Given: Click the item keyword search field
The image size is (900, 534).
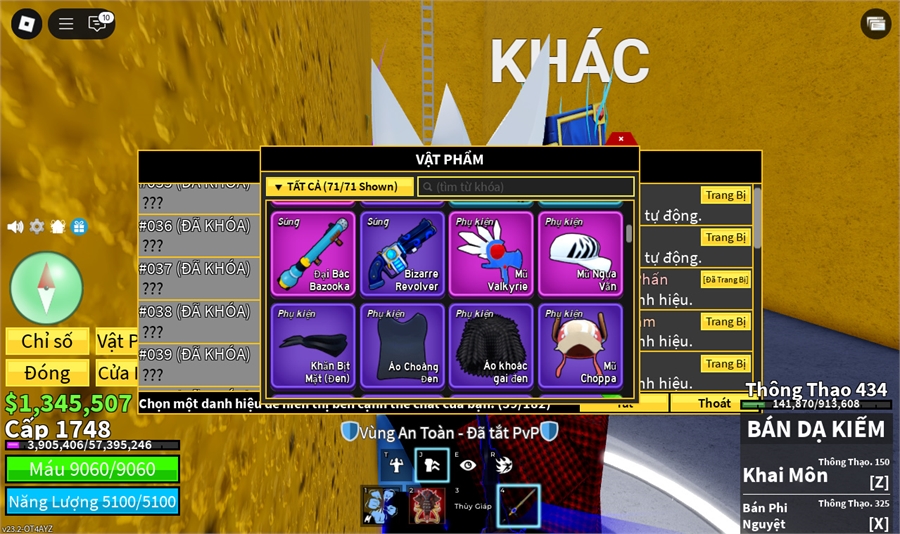Looking at the screenshot, I should tap(526, 187).
